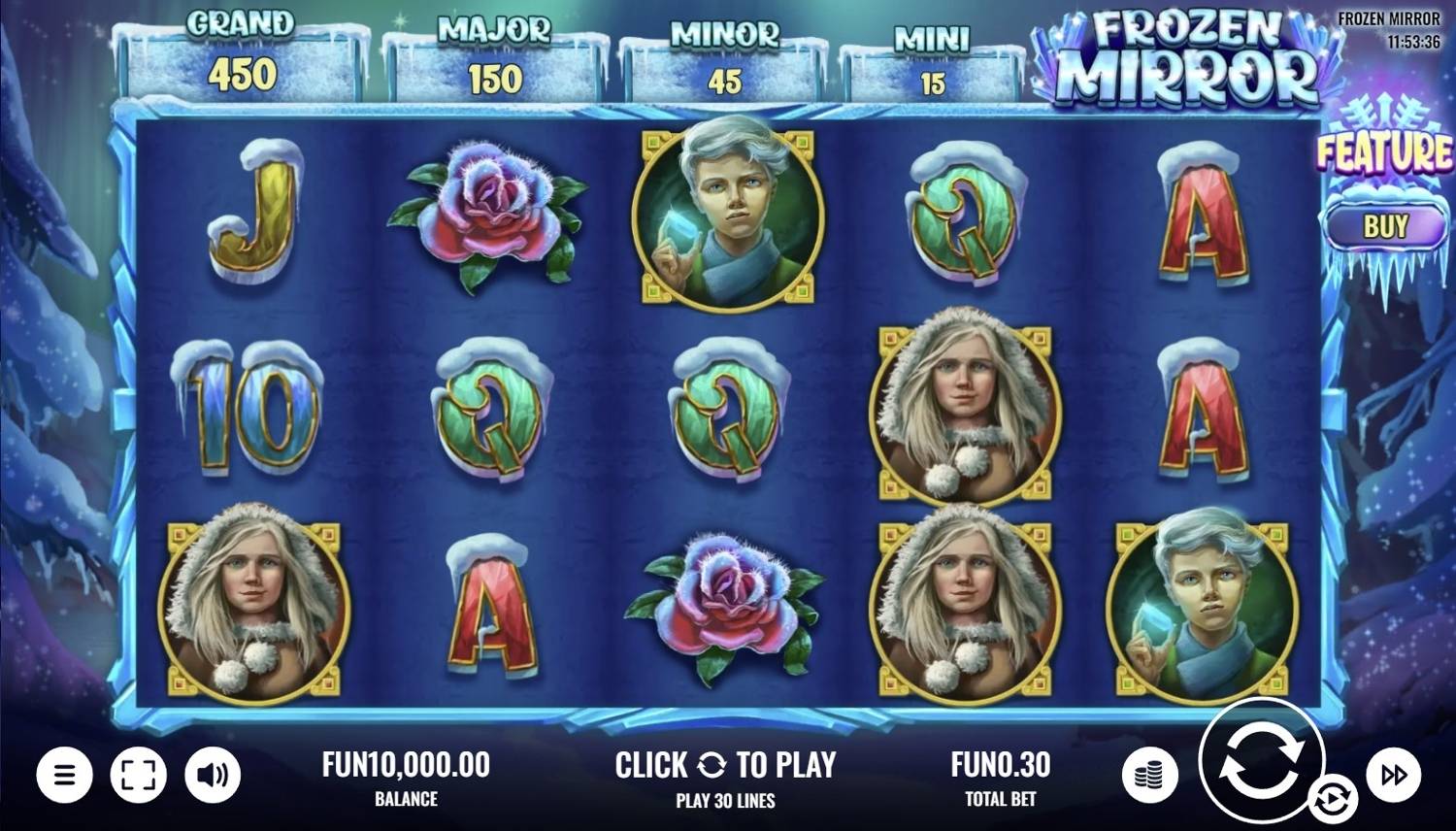Mute the game sound

click(213, 775)
